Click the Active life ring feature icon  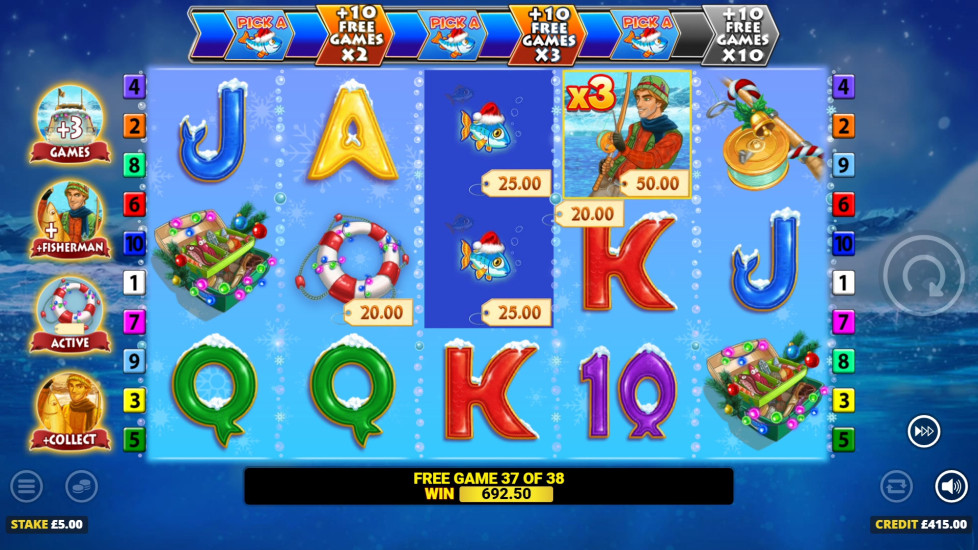click(70, 314)
